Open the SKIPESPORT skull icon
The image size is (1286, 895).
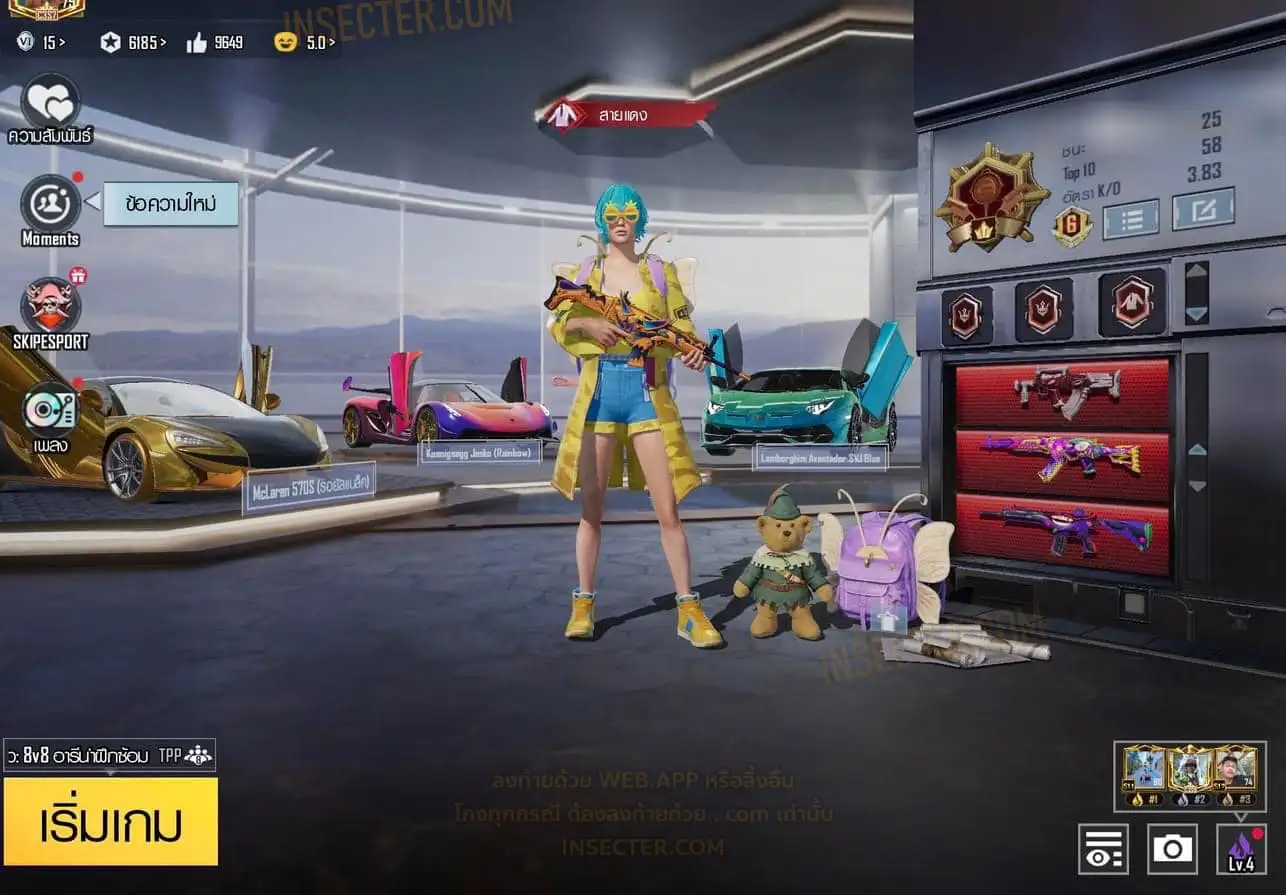(50, 306)
